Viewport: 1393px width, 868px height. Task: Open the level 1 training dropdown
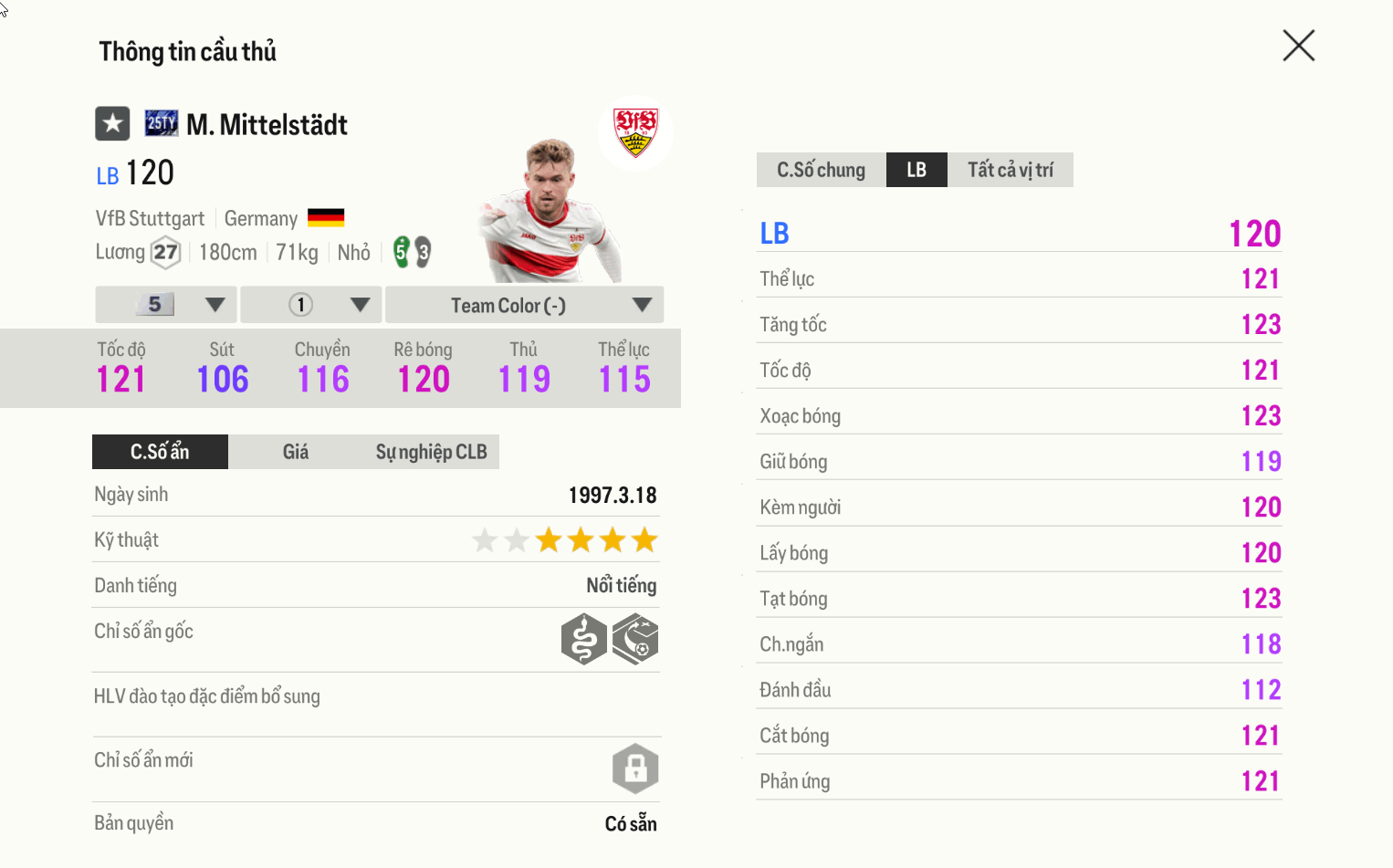pos(313,305)
